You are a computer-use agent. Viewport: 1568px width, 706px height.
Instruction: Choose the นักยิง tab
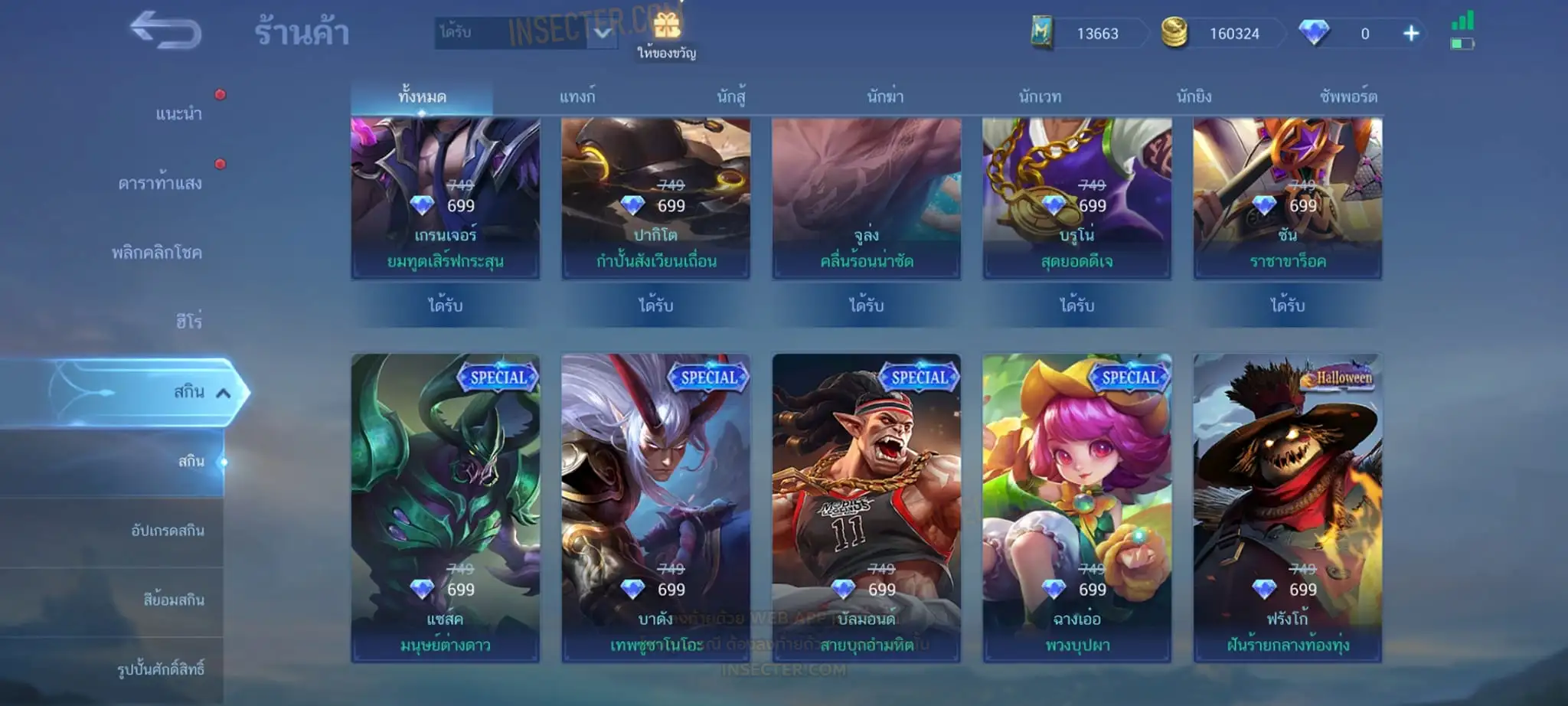point(1194,97)
